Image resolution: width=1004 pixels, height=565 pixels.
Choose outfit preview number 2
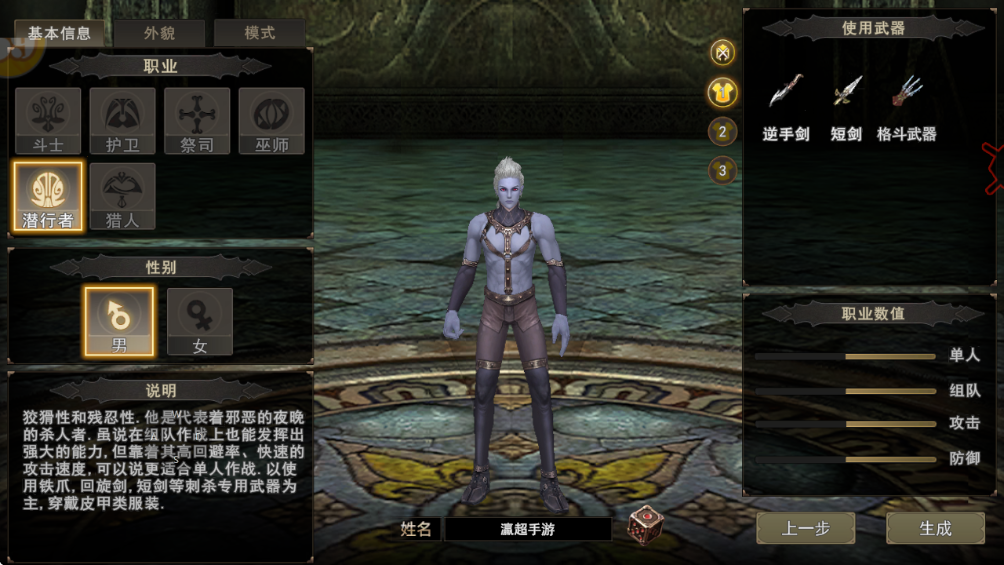point(722,131)
